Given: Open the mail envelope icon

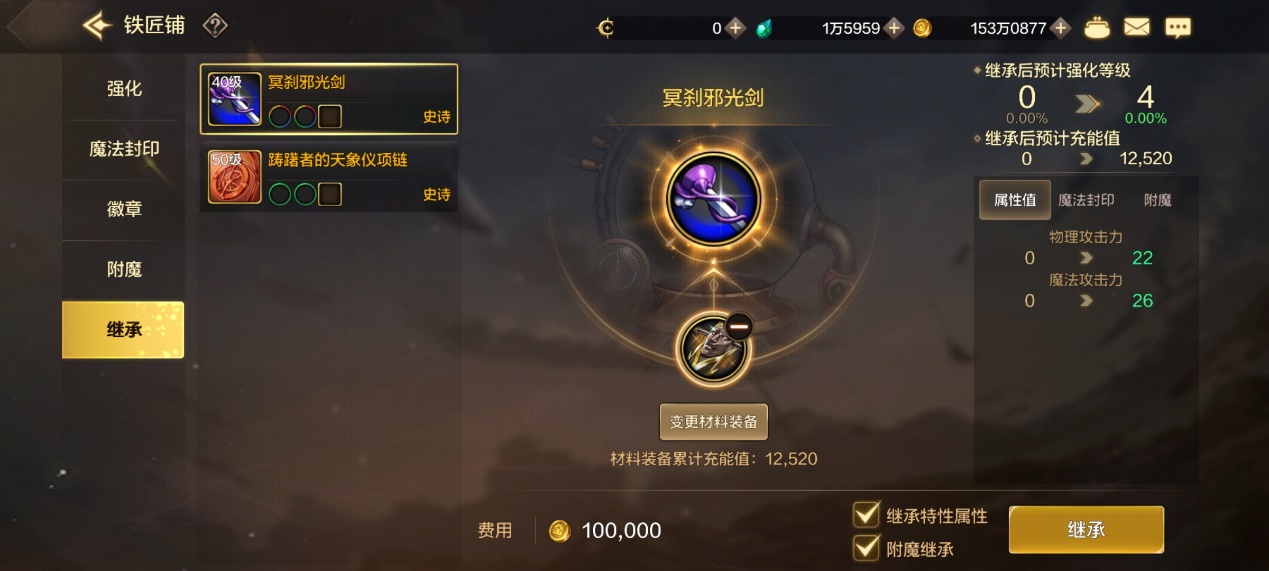Looking at the screenshot, I should [1137, 28].
